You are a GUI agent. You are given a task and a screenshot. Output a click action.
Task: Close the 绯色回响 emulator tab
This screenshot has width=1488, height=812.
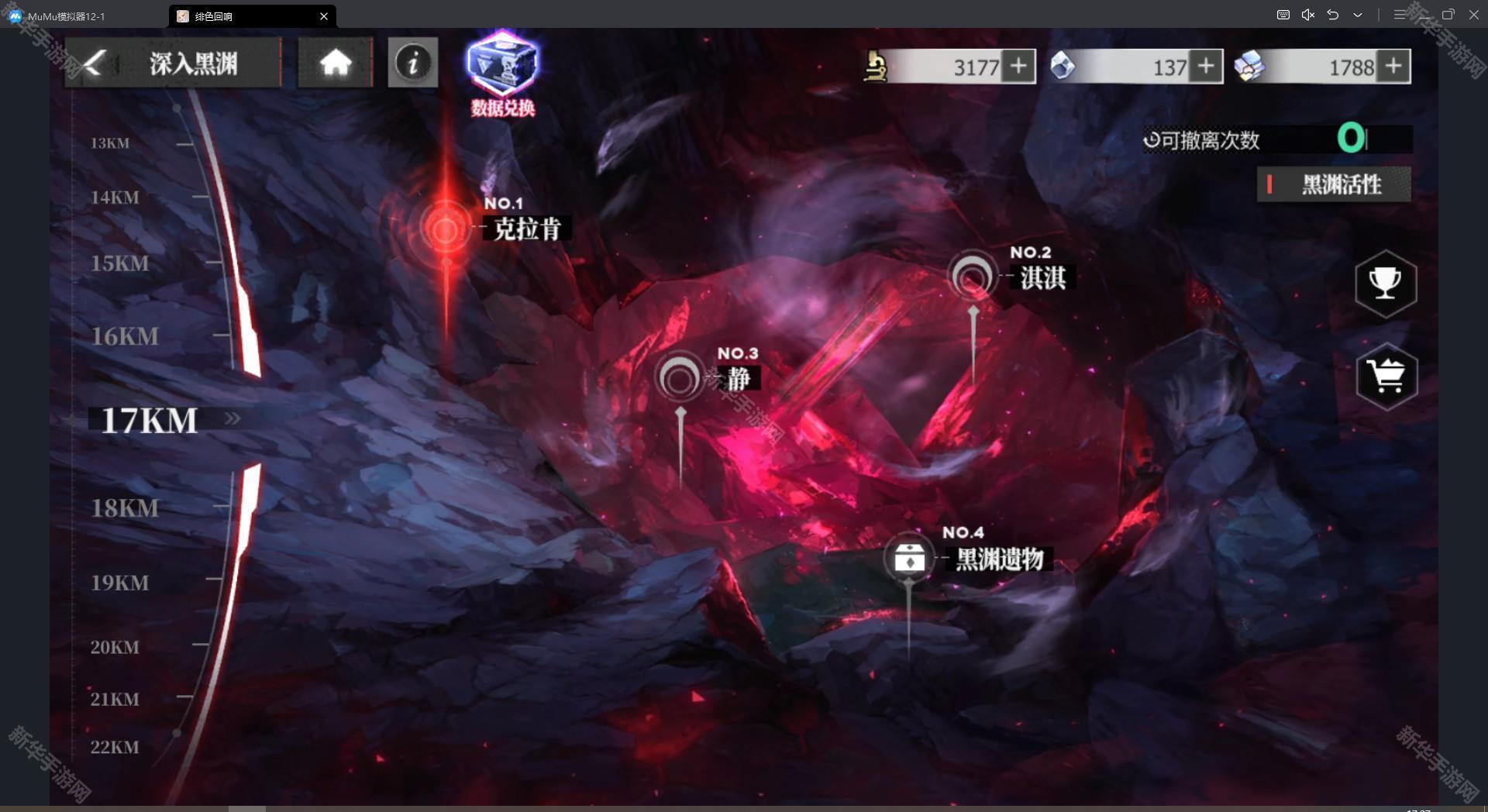pos(324,16)
